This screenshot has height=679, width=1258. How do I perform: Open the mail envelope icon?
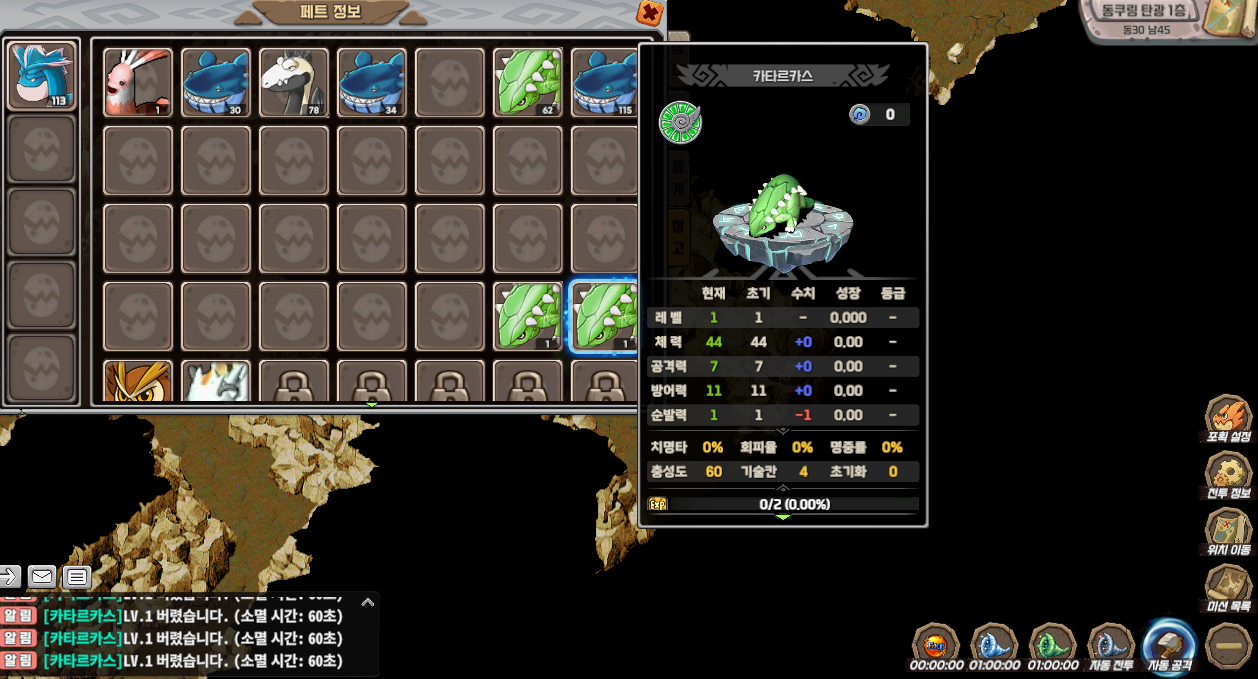(x=42, y=576)
